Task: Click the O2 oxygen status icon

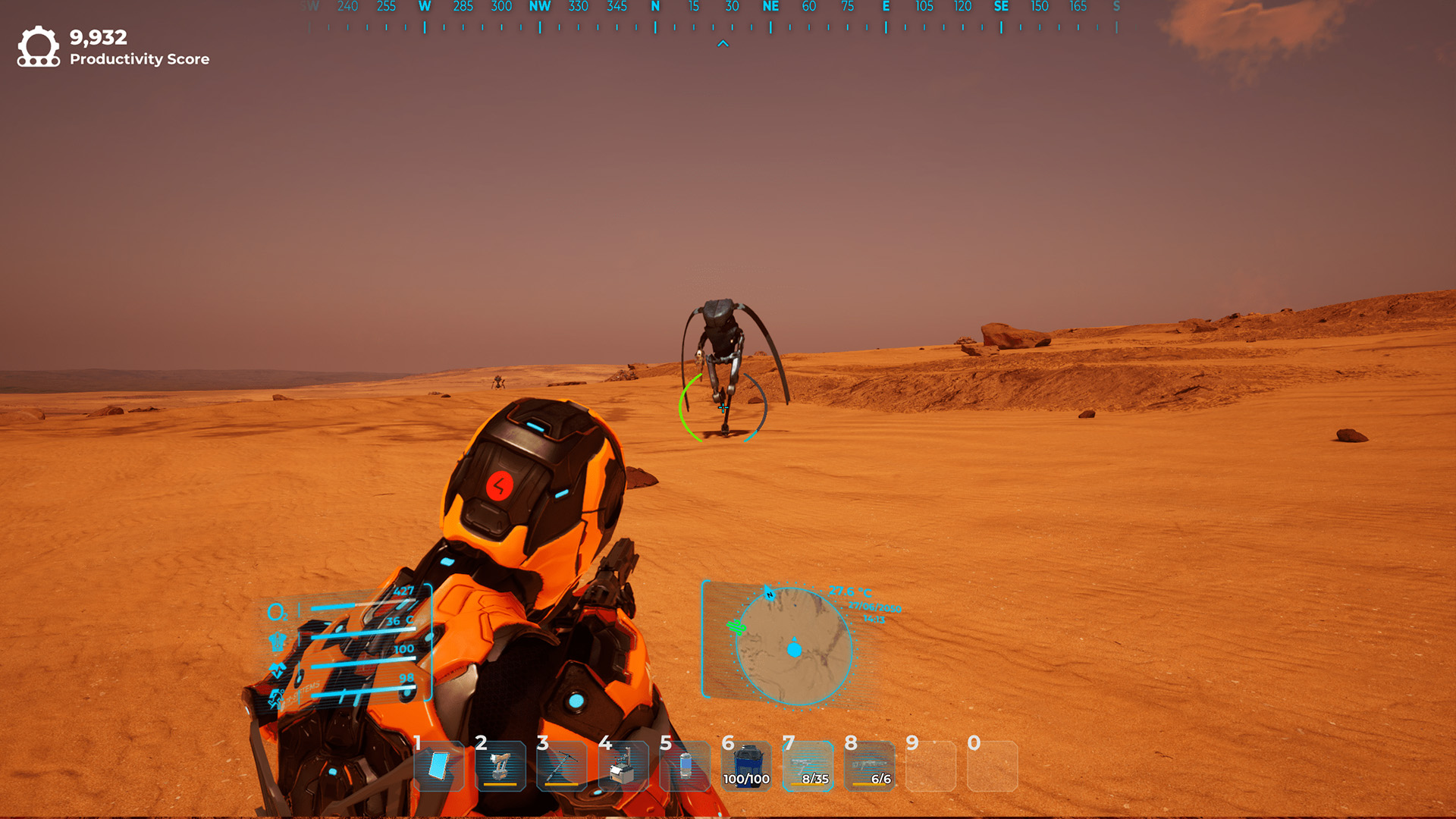Action: (278, 612)
